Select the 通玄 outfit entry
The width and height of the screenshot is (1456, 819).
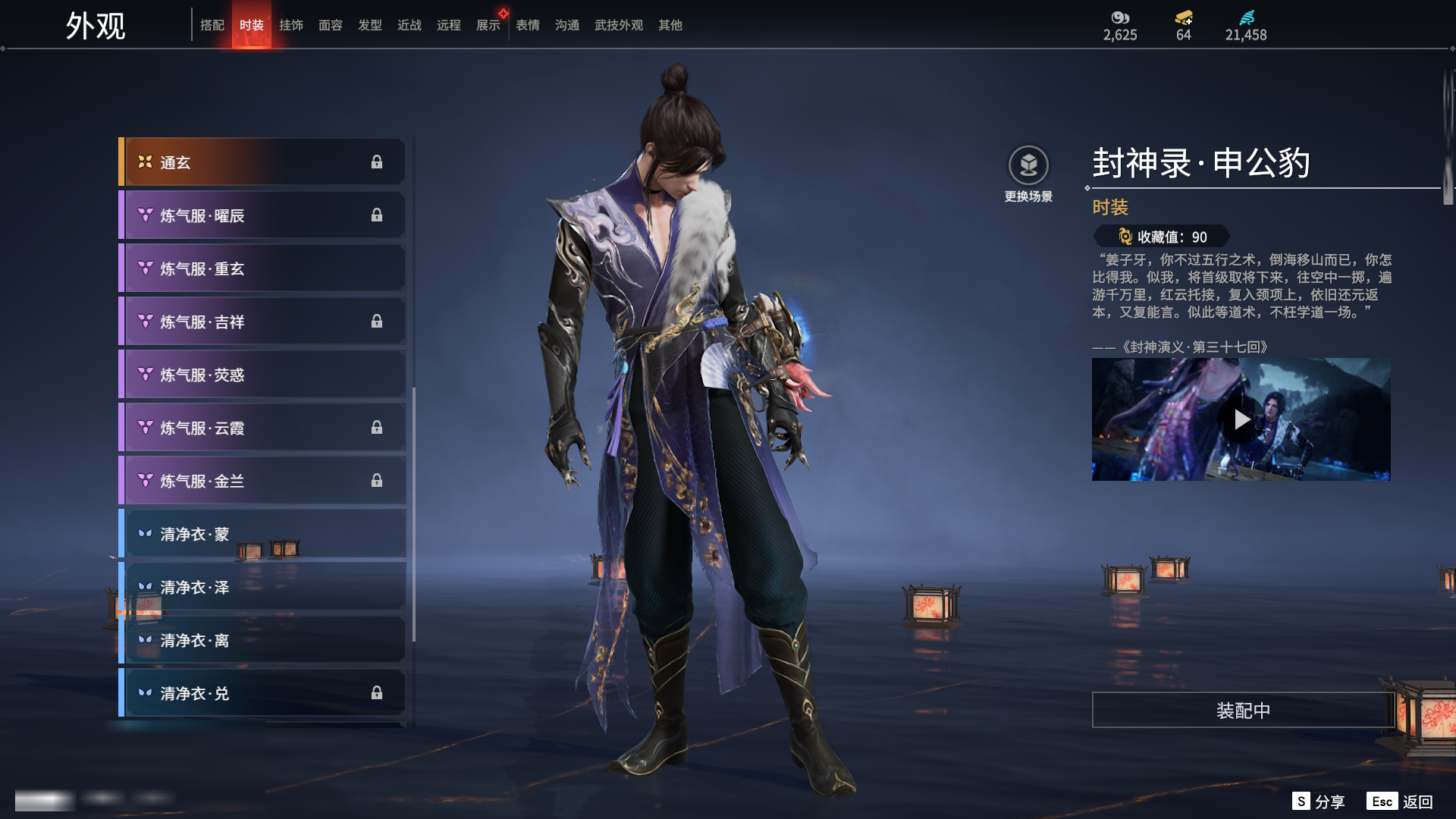(262, 162)
